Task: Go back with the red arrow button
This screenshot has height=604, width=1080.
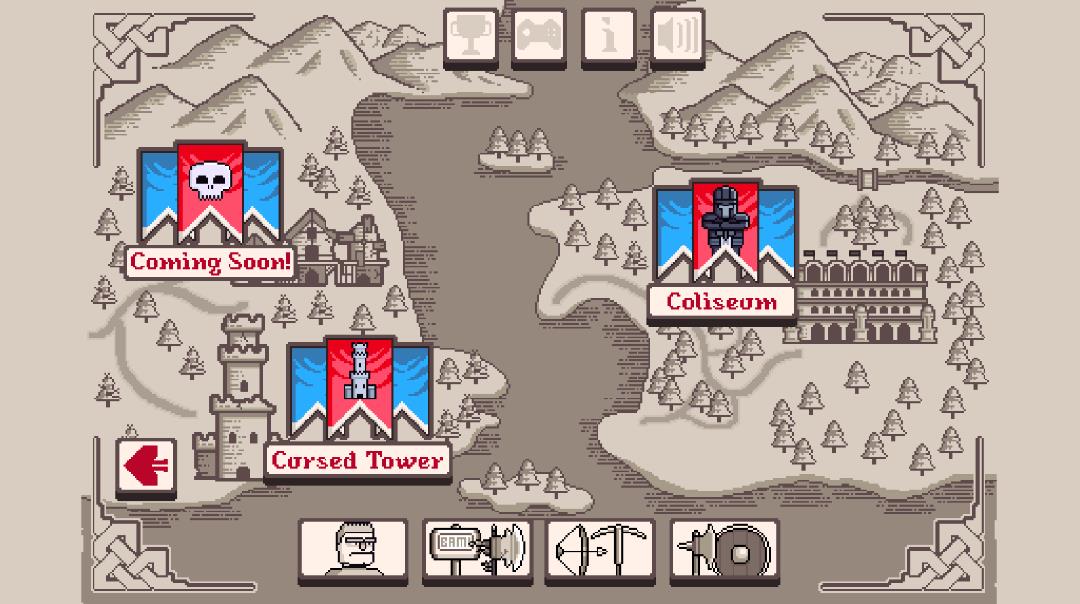Action: [146, 466]
